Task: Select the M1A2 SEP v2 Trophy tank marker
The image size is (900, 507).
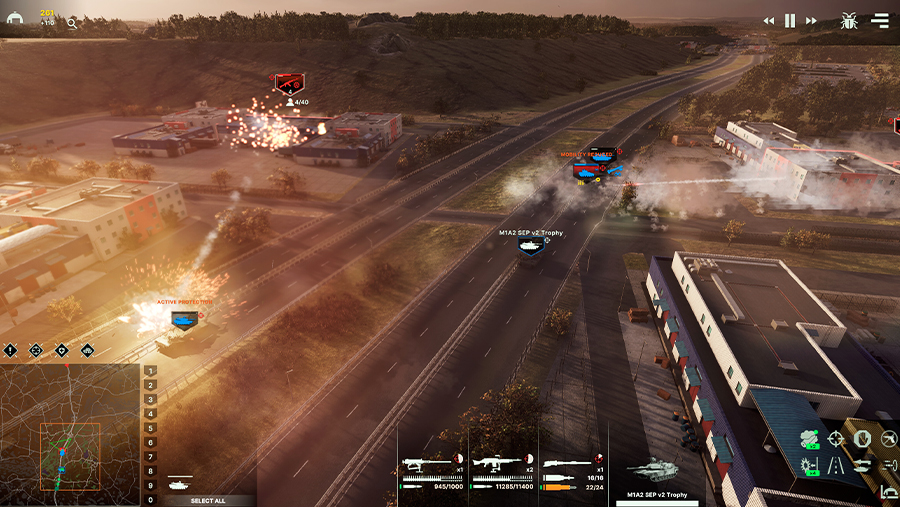Action: pyautogui.click(x=531, y=246)
